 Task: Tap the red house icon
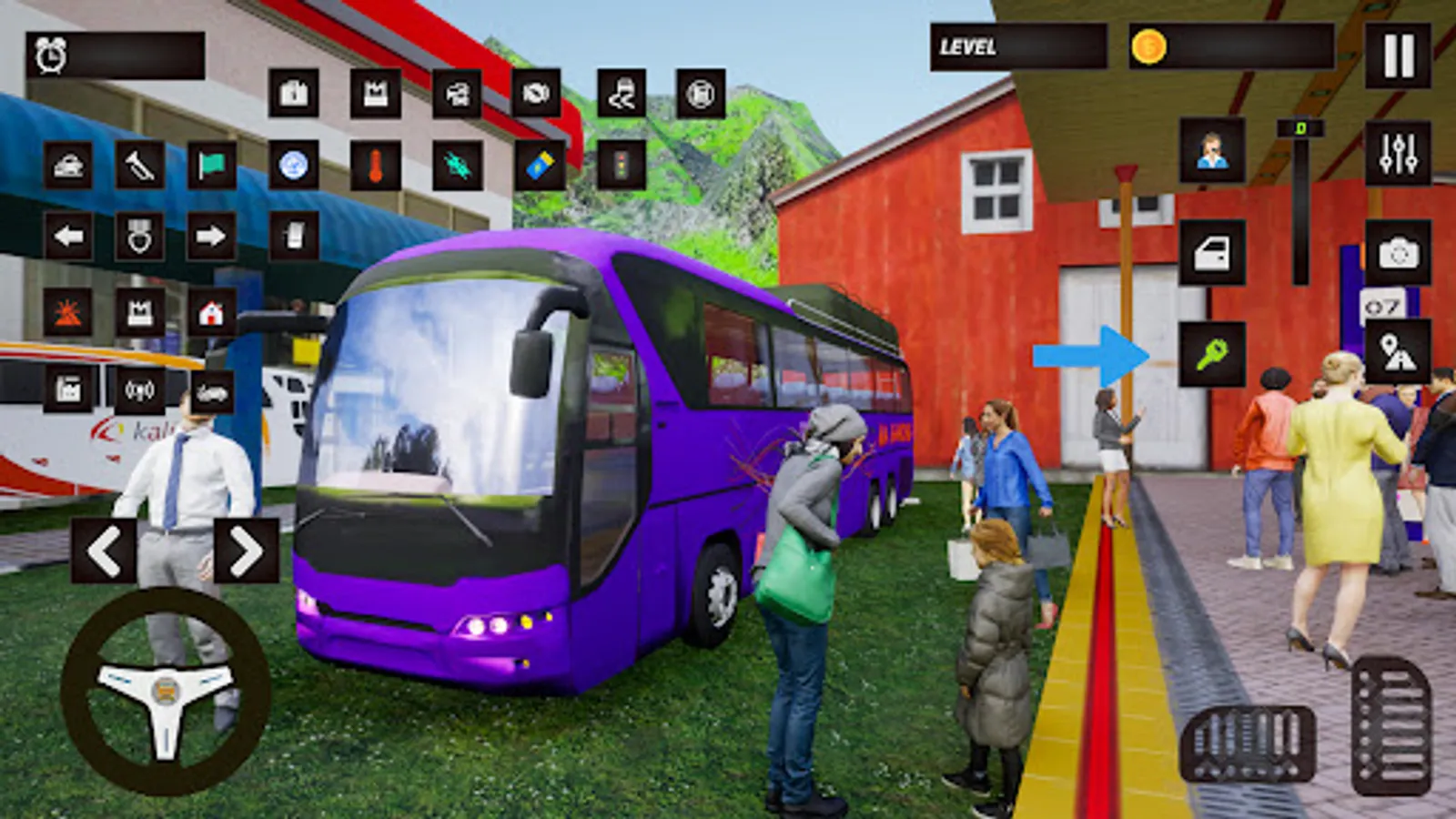(211, 314)
